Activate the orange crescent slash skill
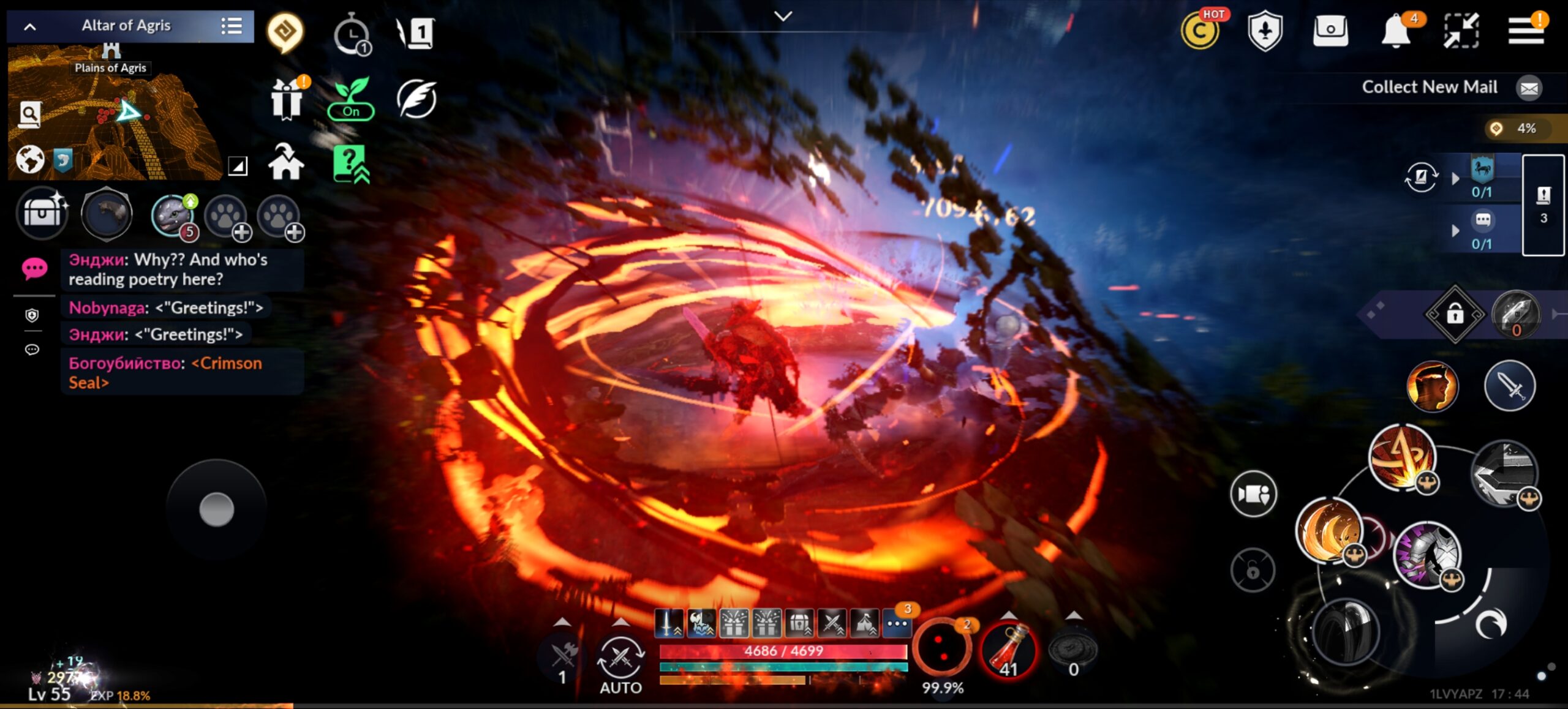Viewport: 1568px width, 709px height. point(1328,529)
